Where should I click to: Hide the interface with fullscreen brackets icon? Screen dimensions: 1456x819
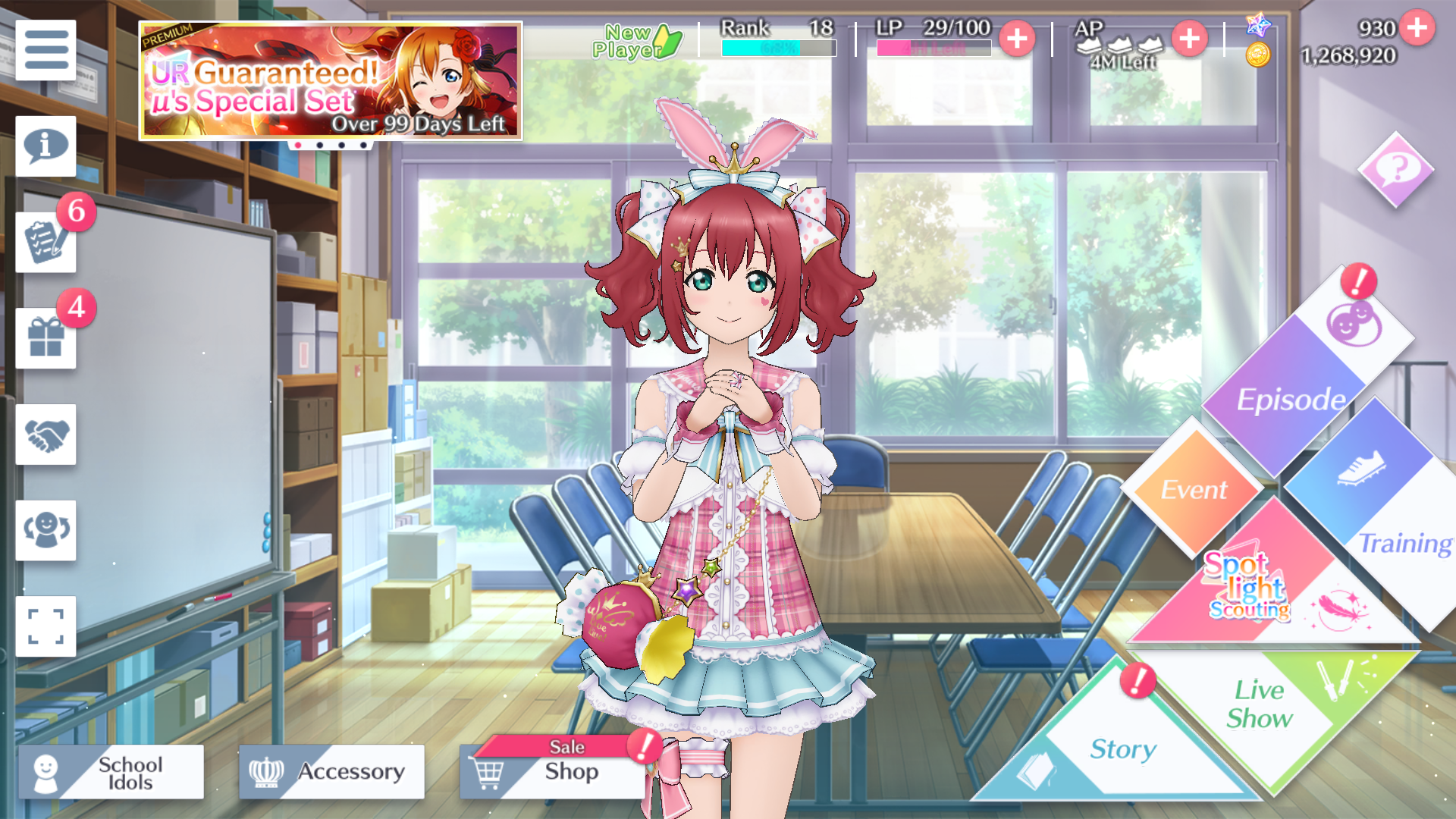(x=45, y=626)
